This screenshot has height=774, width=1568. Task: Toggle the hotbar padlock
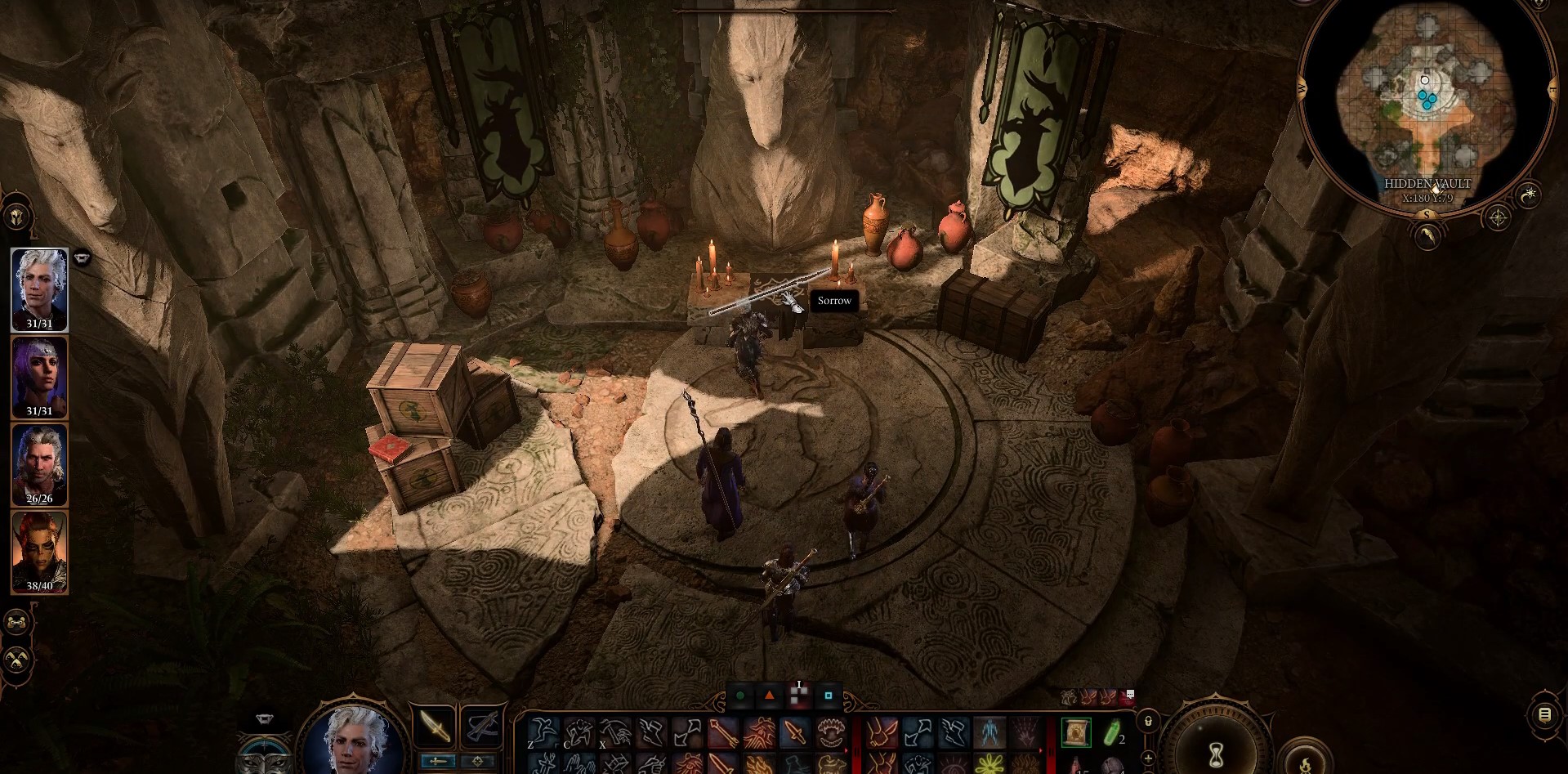coord(1148,722)
